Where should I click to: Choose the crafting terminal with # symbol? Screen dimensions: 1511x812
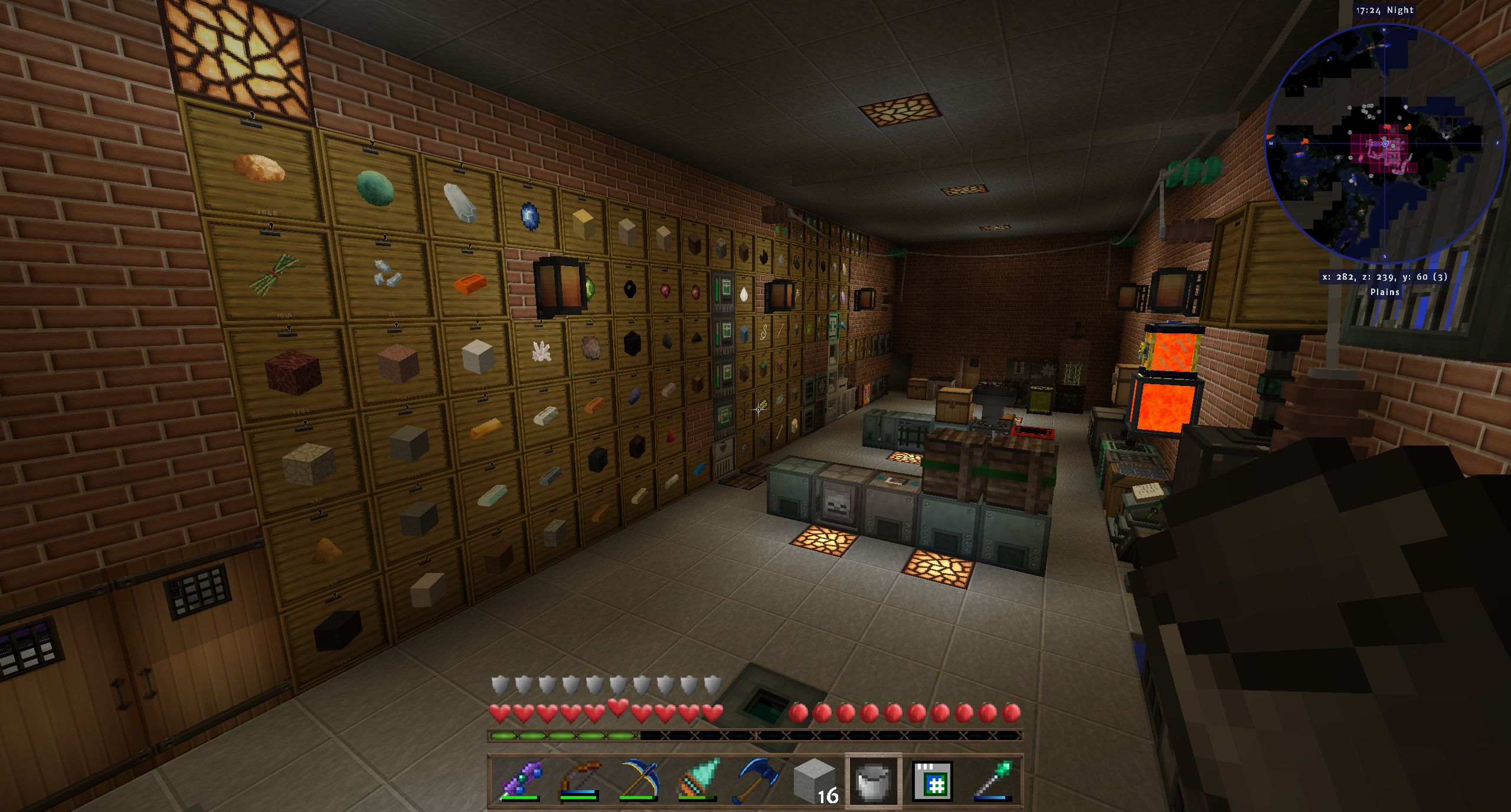point(933,780)
